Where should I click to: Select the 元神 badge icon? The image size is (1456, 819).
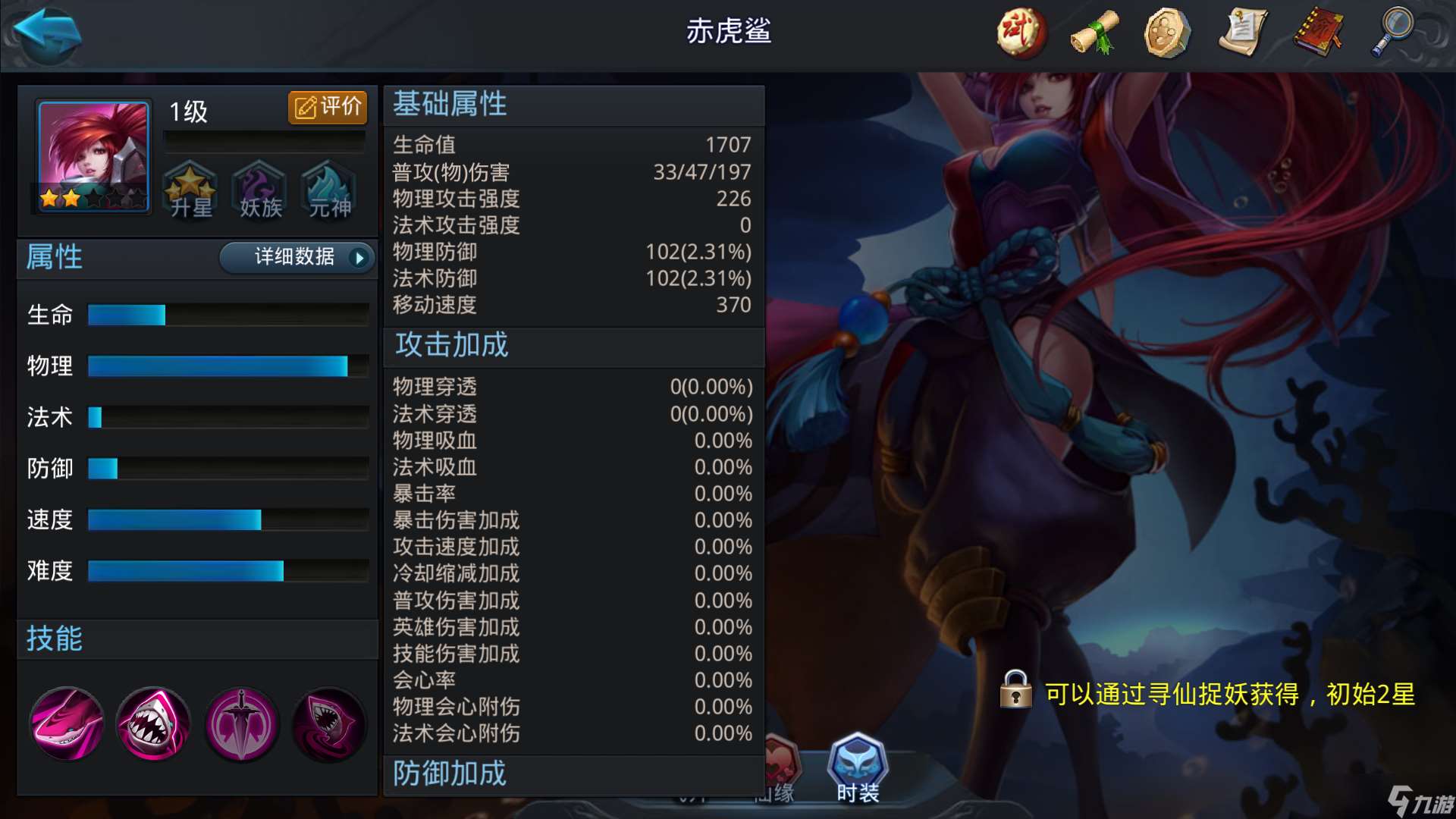pyautogui.click(x=328, y=191)
